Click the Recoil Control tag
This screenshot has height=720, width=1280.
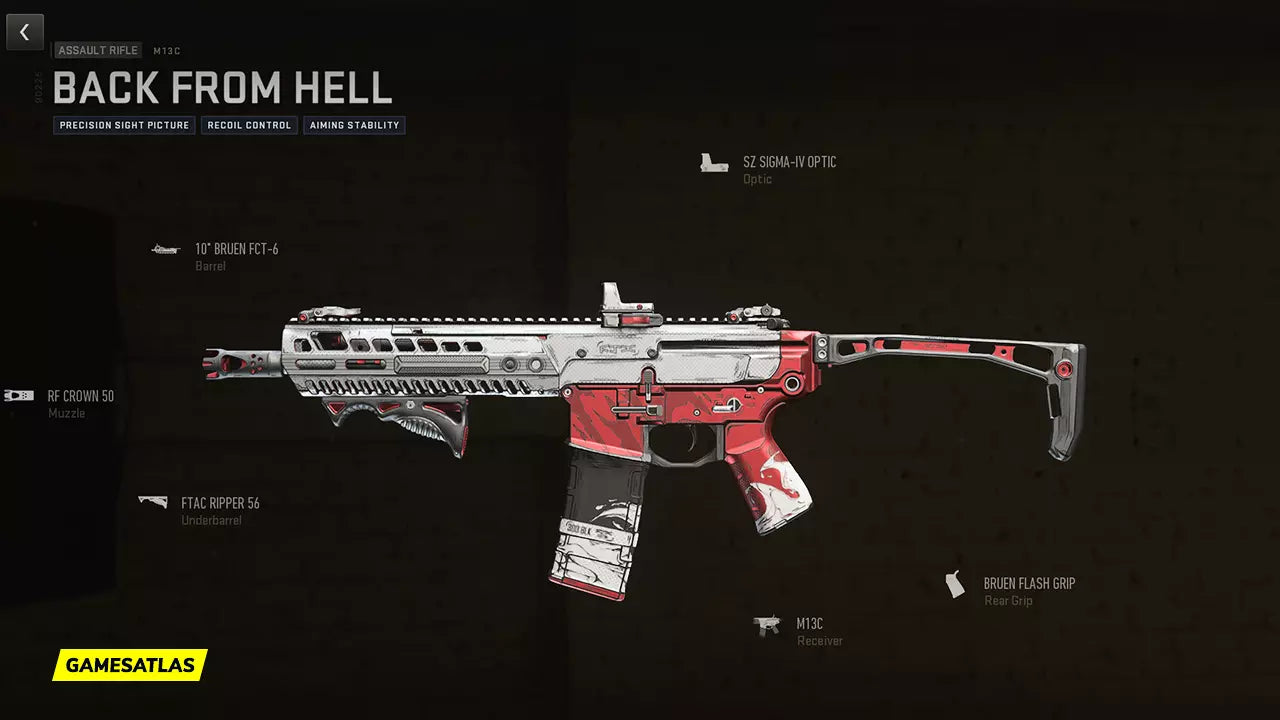249,126
